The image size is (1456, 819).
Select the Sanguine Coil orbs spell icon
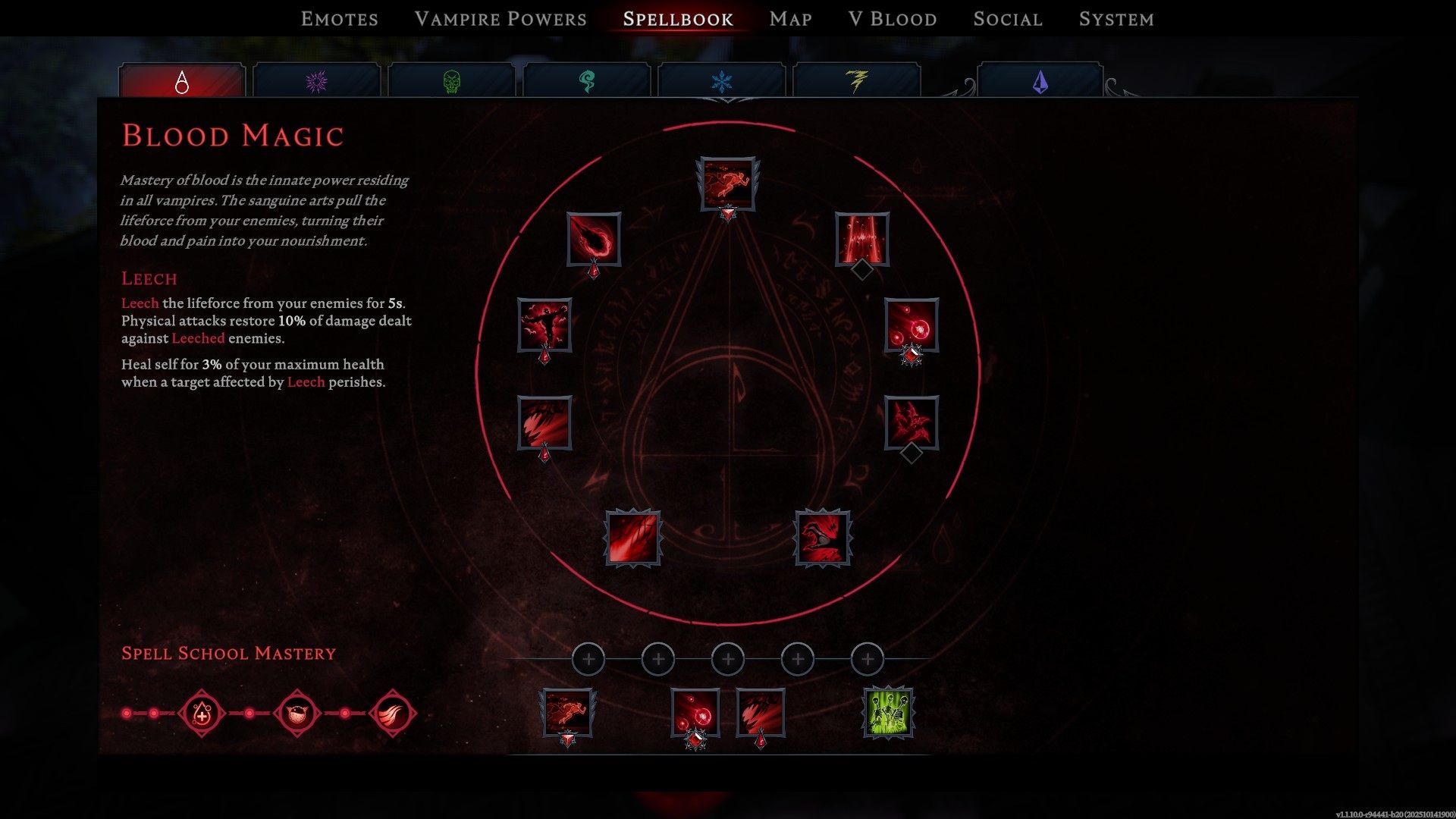click(x=912, y=328)
